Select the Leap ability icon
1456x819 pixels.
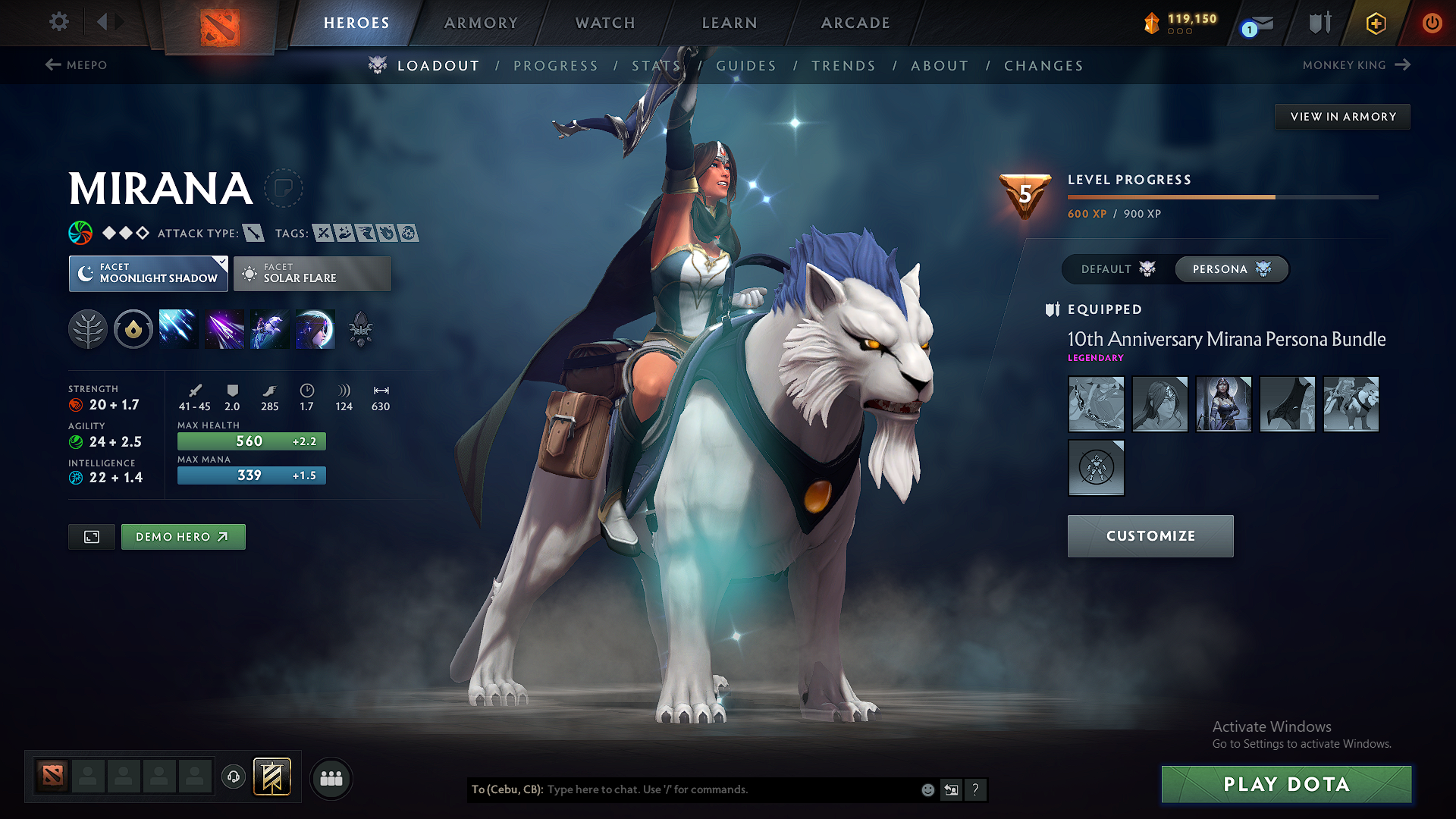coord(269,328)
